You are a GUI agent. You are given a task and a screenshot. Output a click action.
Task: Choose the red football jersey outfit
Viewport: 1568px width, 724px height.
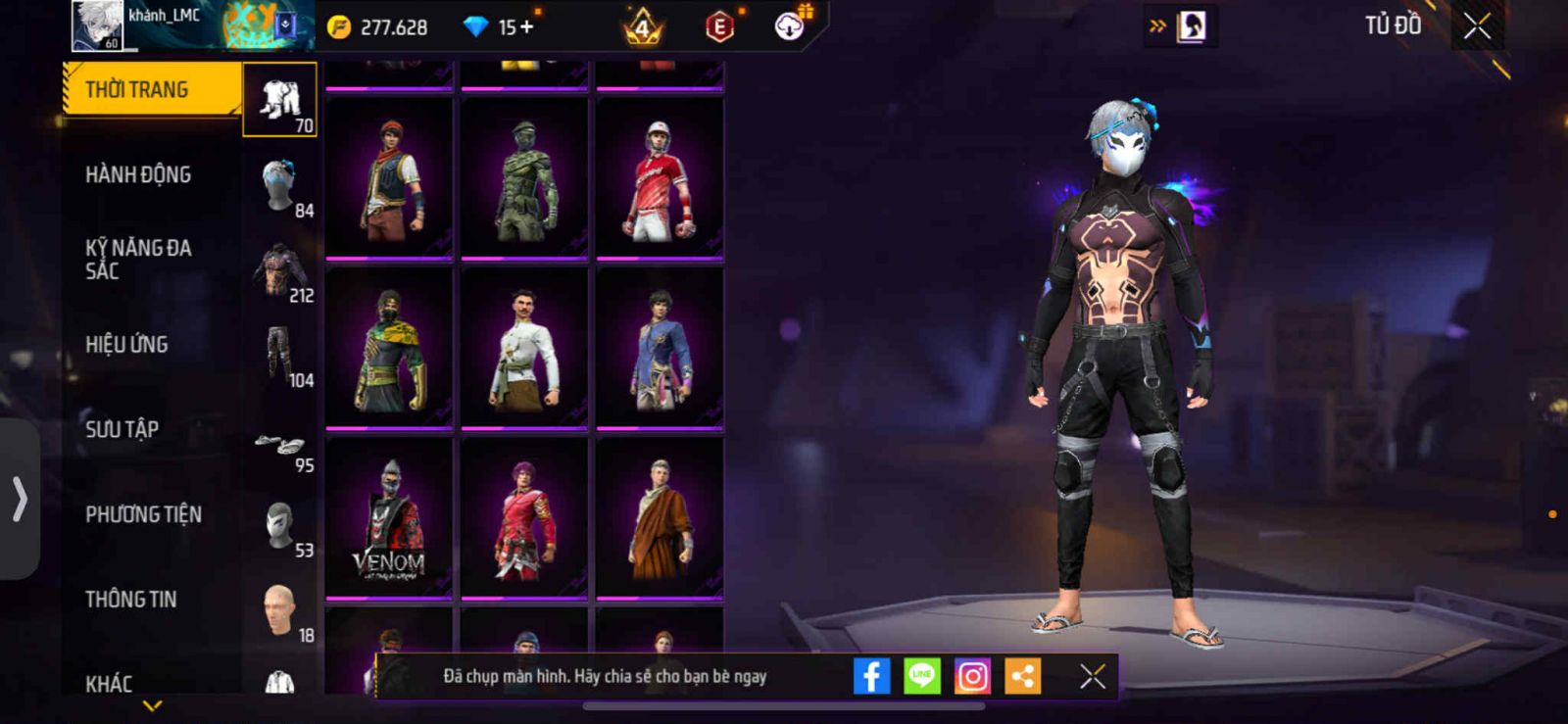(660, 179)
